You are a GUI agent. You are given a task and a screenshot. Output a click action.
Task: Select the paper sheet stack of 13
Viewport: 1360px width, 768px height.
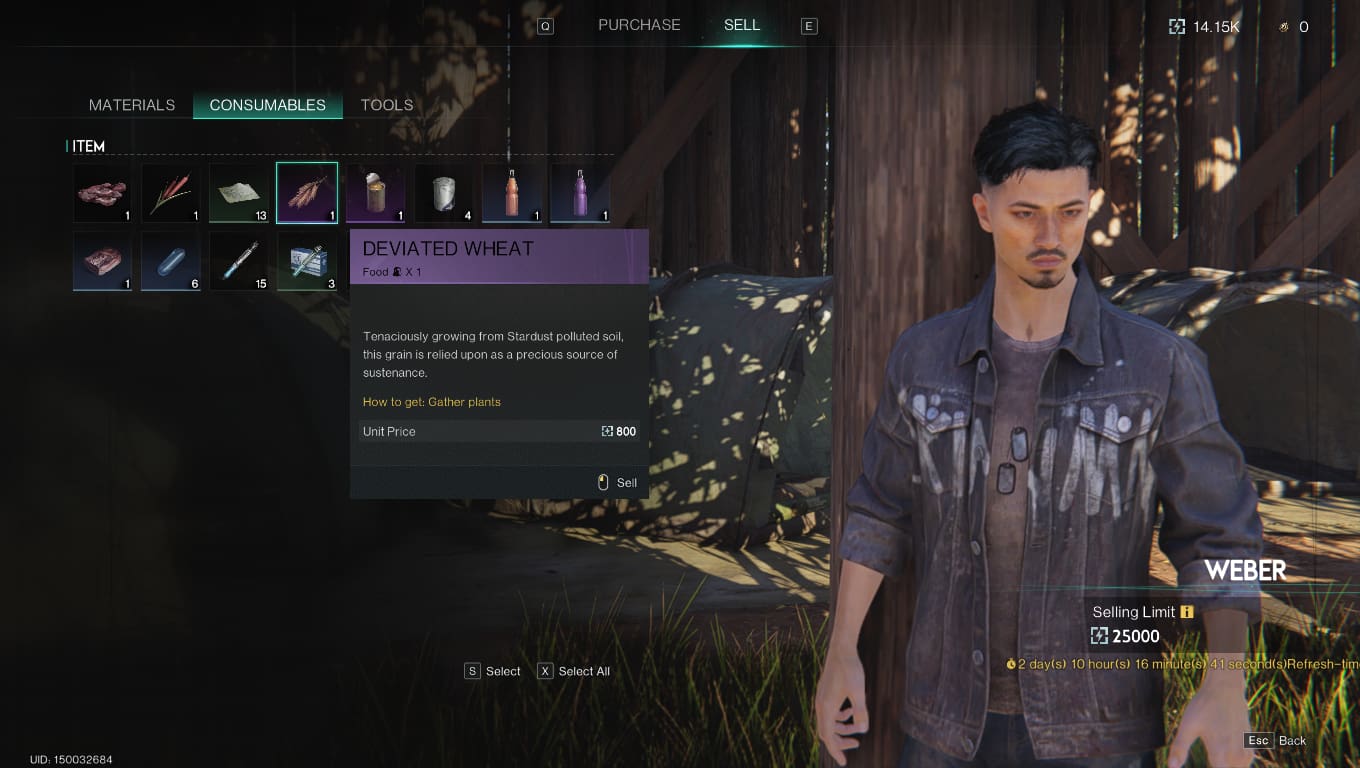tap(239, 193)
